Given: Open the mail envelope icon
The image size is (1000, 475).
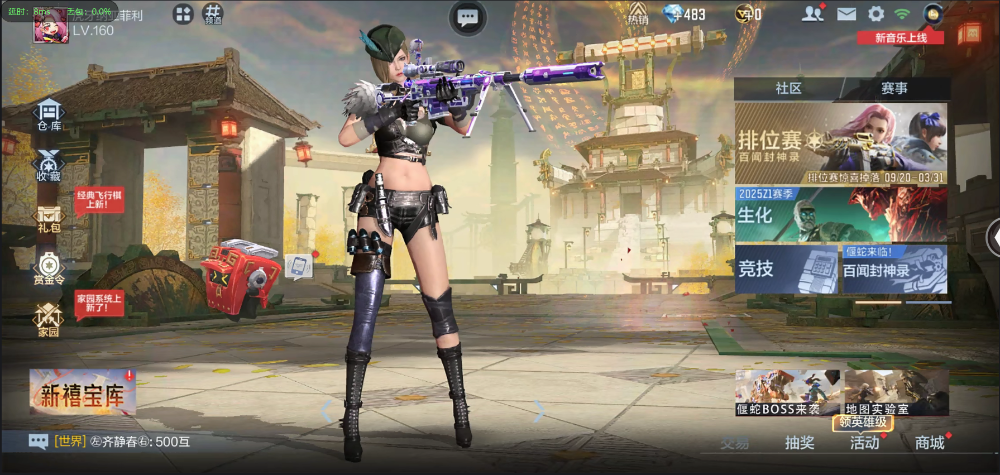Looking at the screenshot, I should (x=846, y=14).
